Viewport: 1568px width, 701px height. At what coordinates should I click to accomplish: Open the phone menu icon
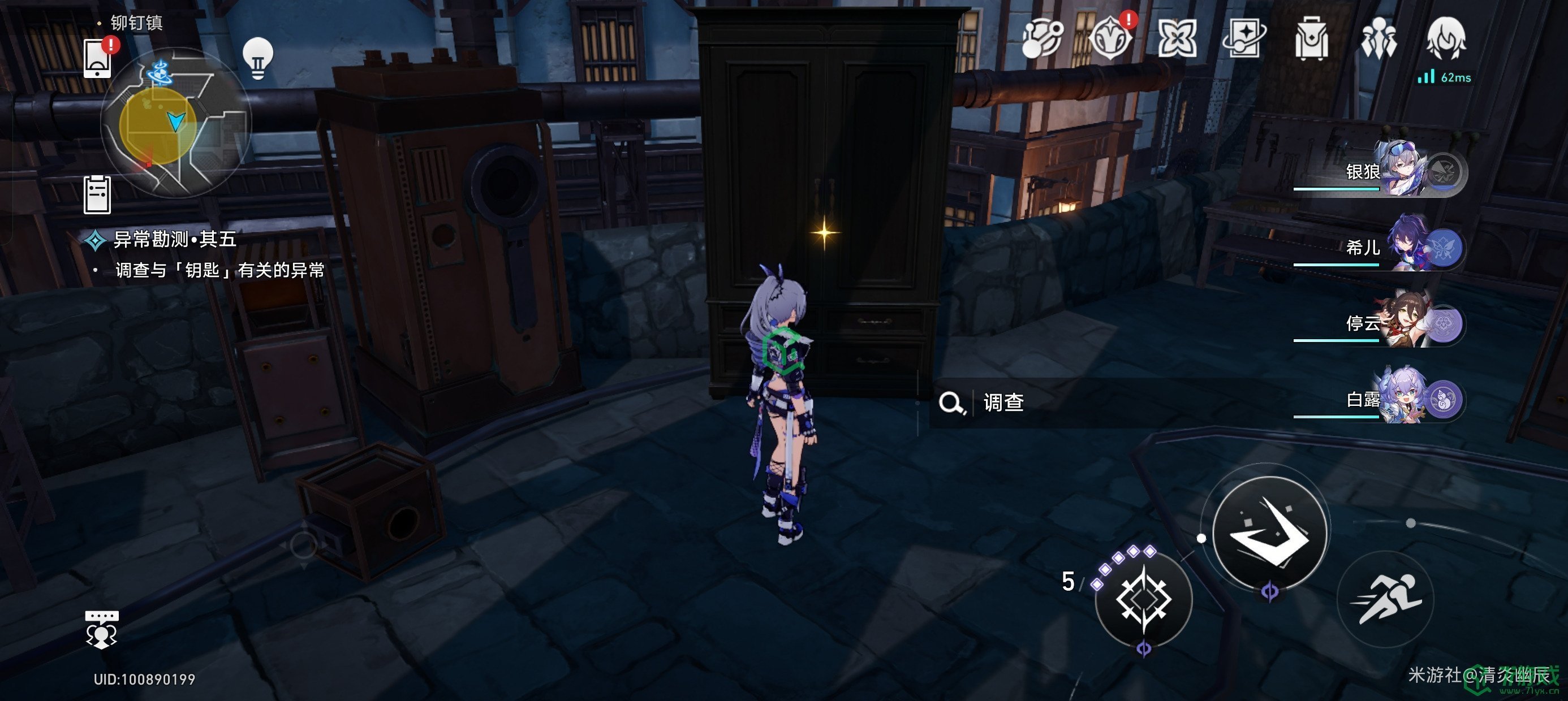(97, 58)
